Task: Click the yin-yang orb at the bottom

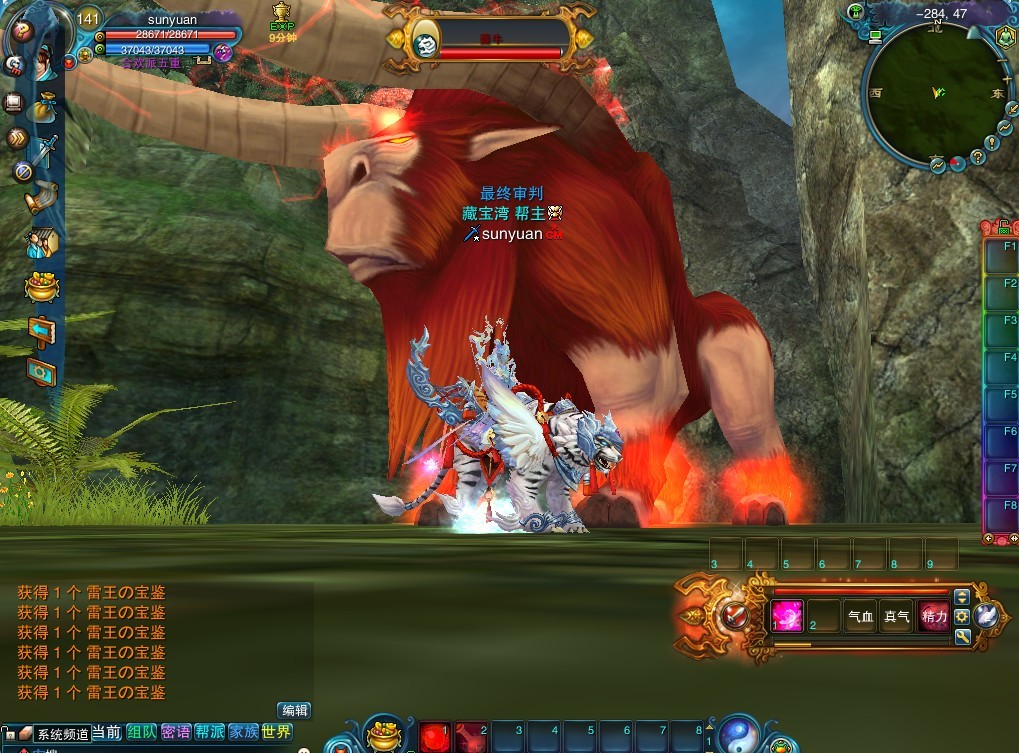Action: [737, 735]
